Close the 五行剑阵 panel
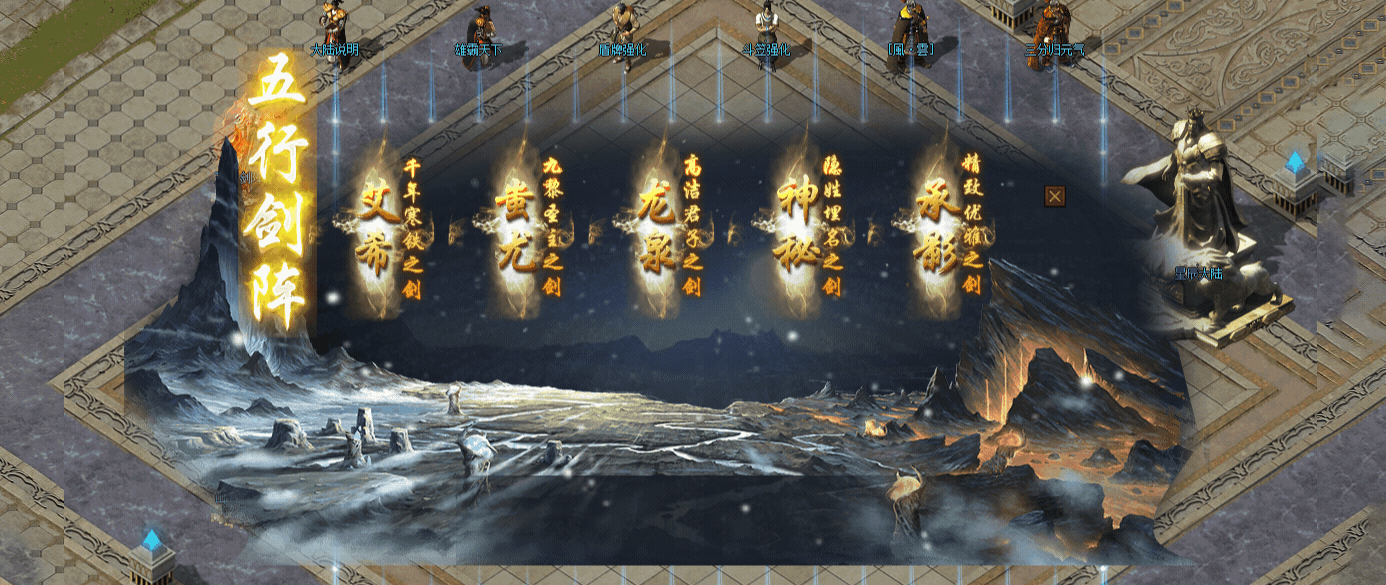 (1054, 196)
